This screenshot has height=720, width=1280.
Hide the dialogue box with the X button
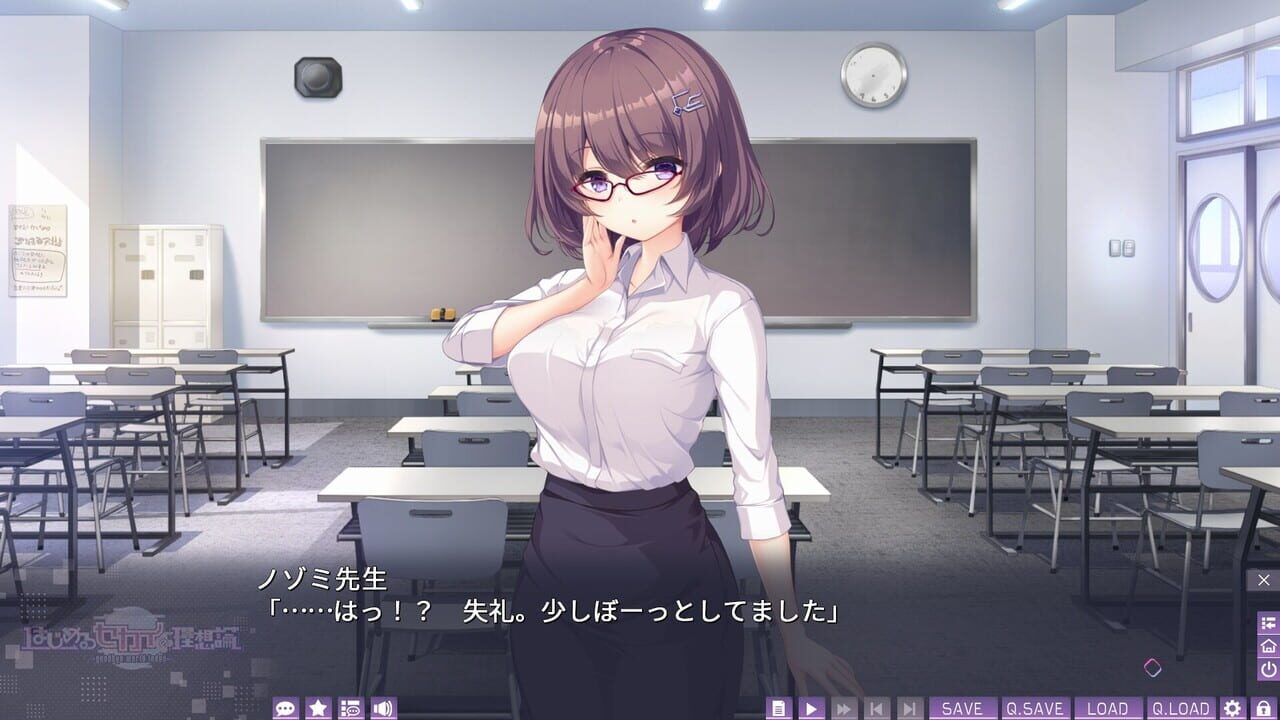click(1263, 581)
